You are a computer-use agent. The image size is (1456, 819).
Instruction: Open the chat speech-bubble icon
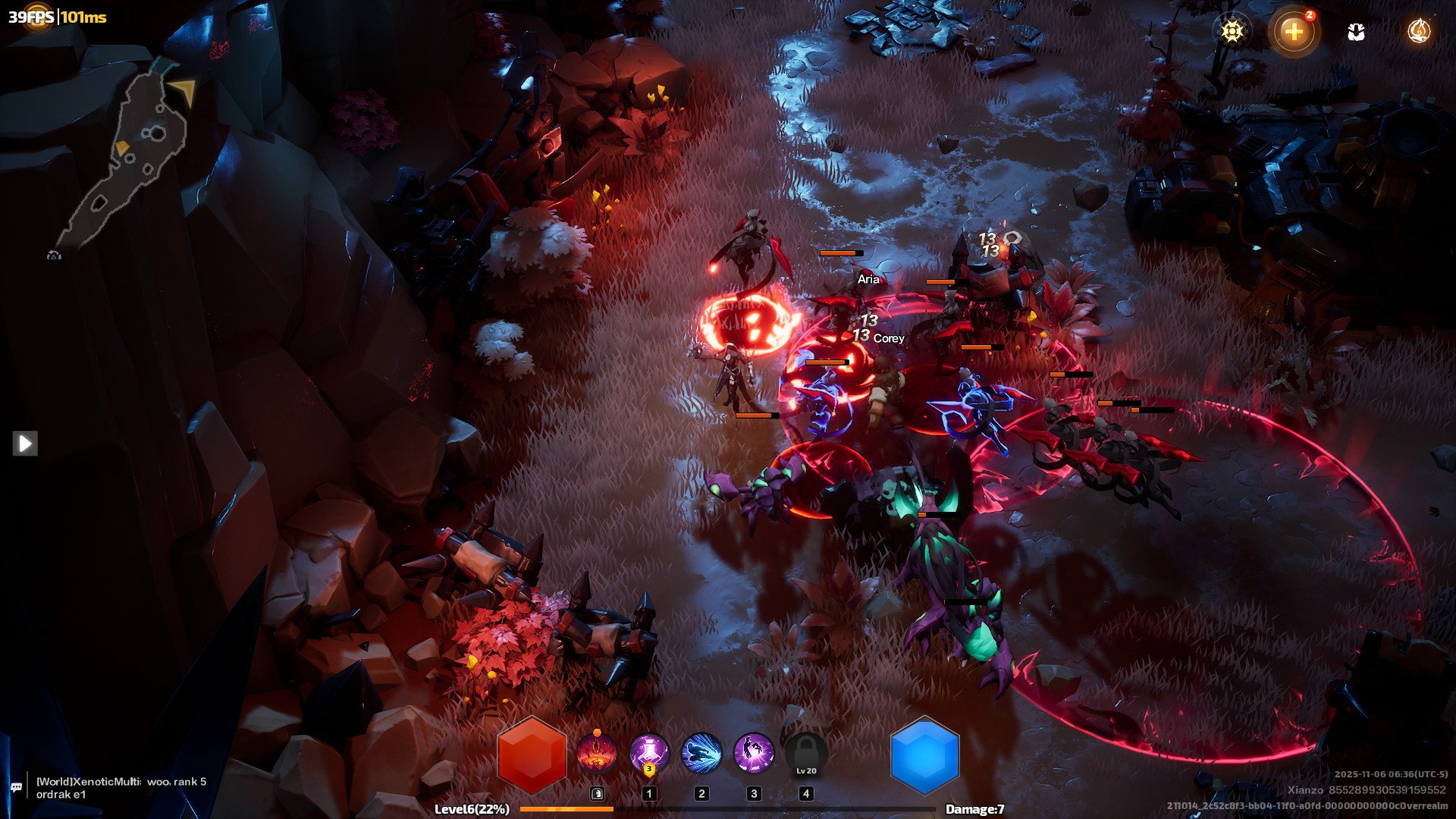16,787
